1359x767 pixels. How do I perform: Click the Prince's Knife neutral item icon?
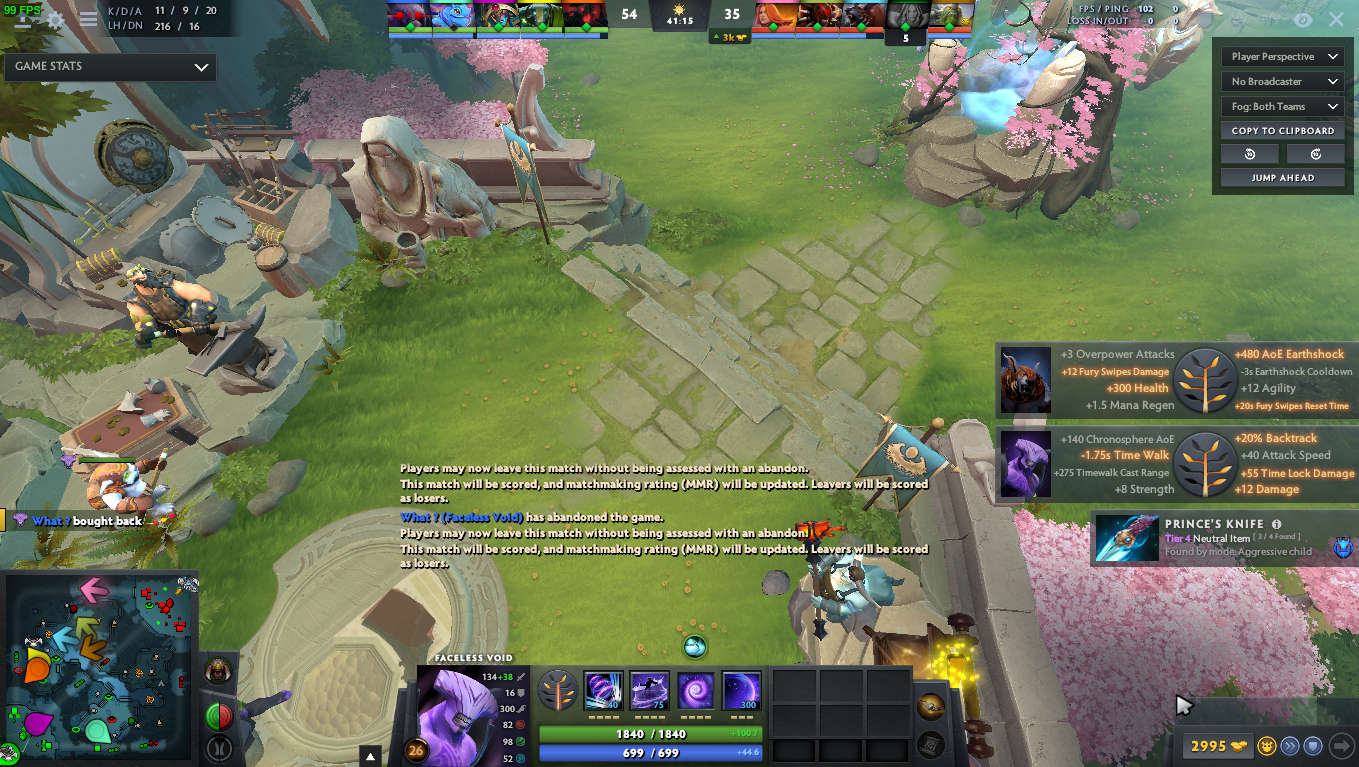pos(1126,538)
